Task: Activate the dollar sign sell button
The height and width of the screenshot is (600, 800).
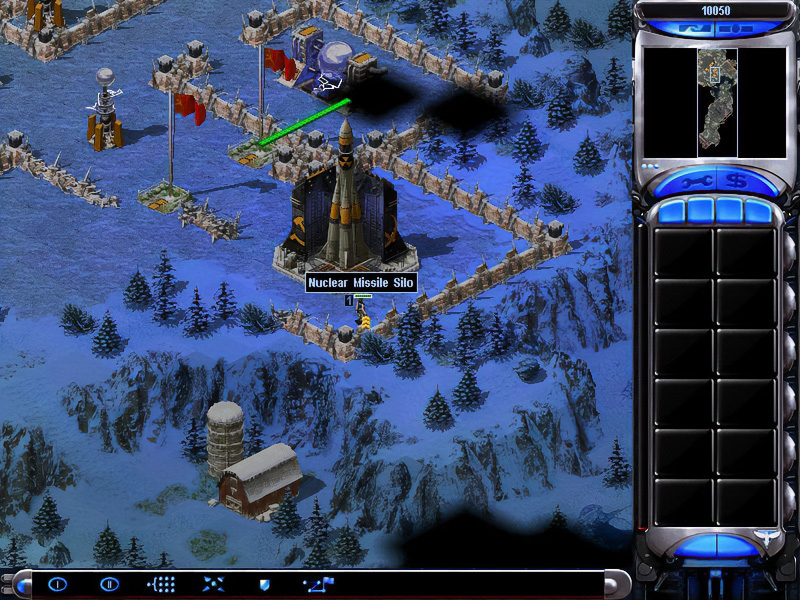Action: point(737,182)
